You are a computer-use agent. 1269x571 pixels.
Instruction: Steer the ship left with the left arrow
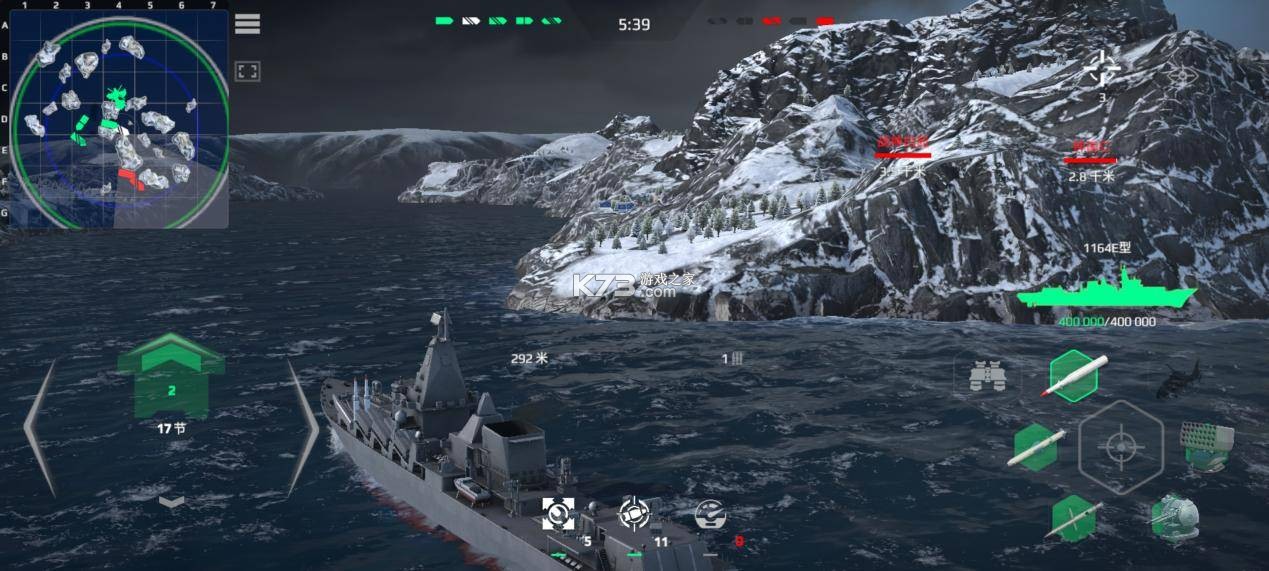point(40,427)
